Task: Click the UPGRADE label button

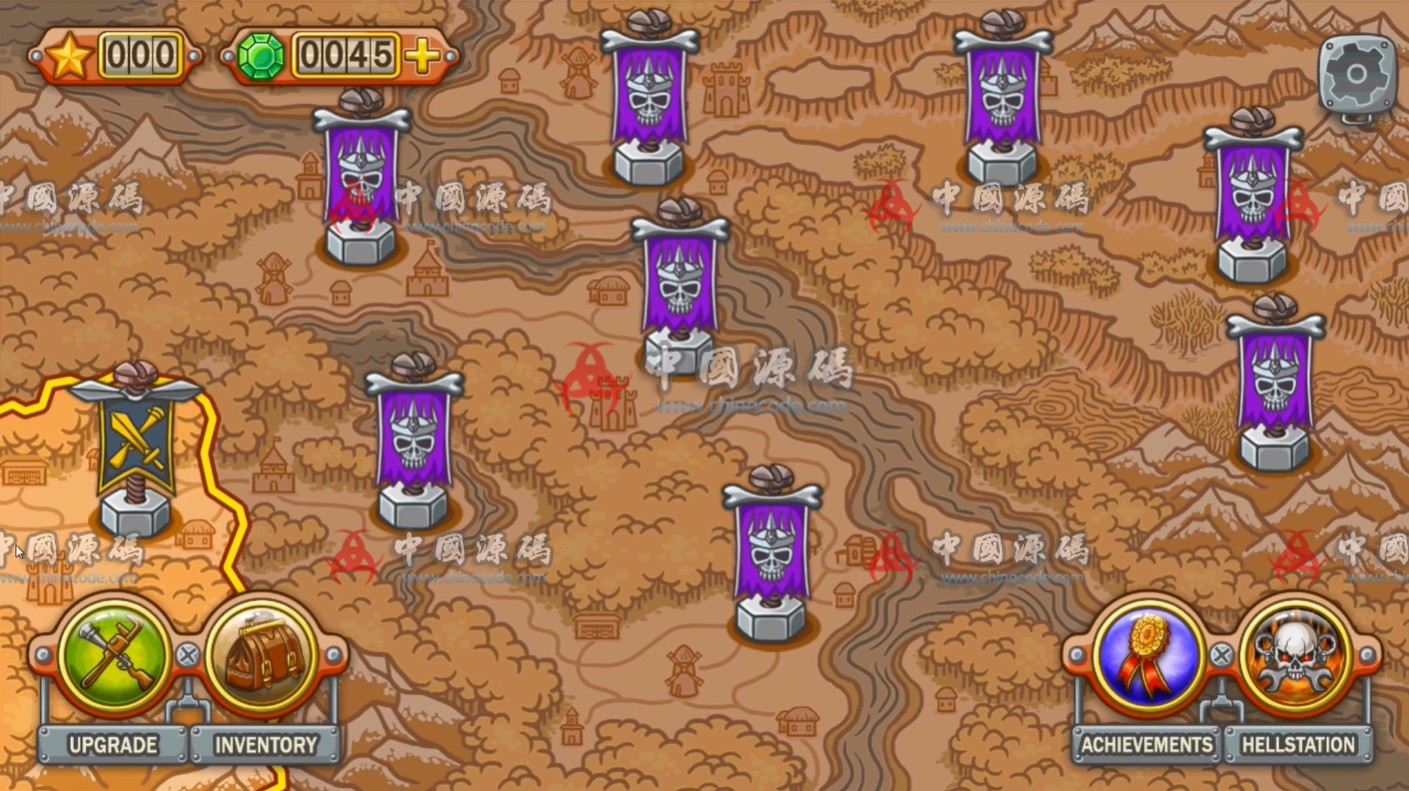Action: (x=113, y=745)
